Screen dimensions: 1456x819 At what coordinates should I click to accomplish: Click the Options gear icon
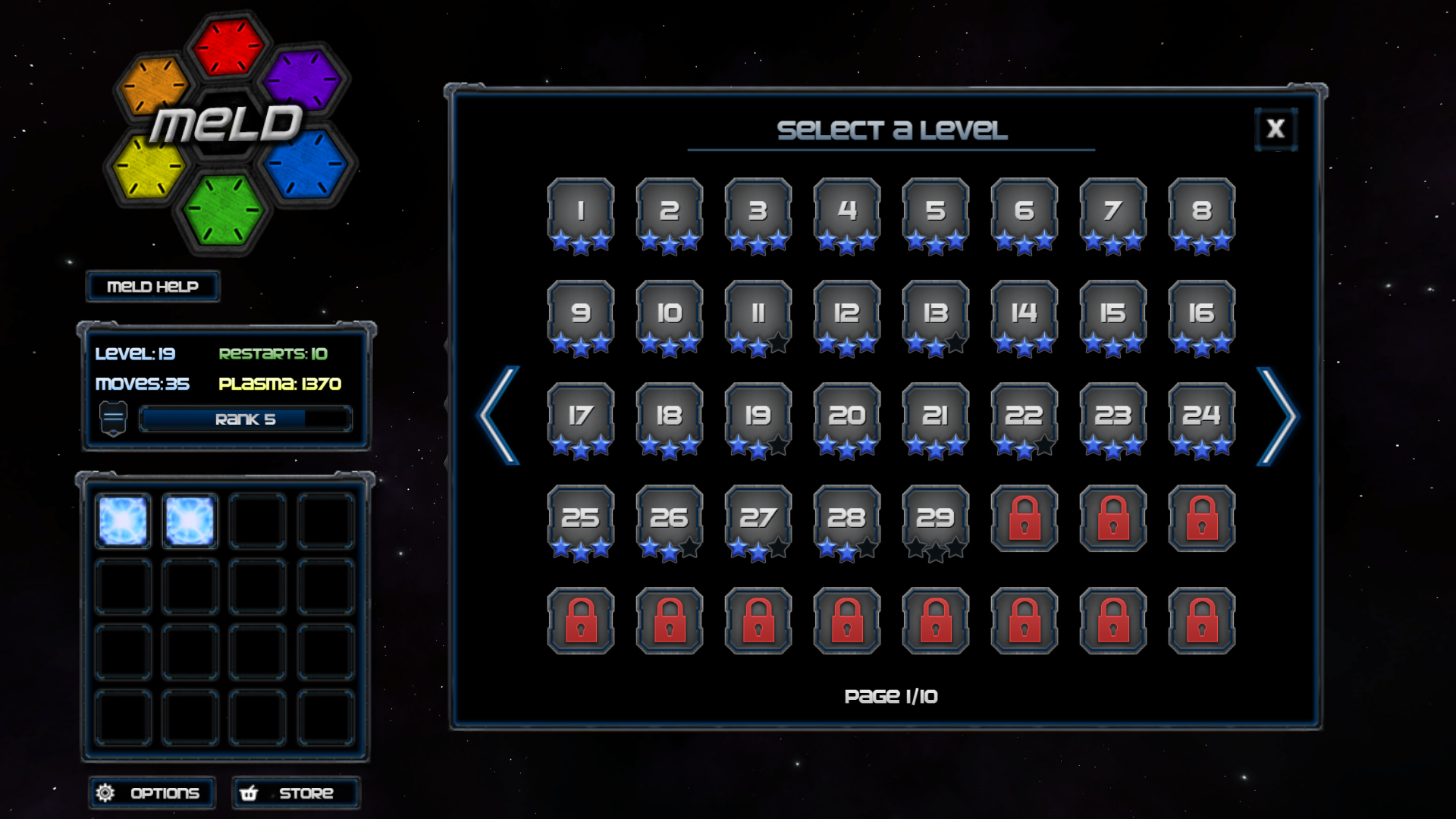(x=106, y=792)
